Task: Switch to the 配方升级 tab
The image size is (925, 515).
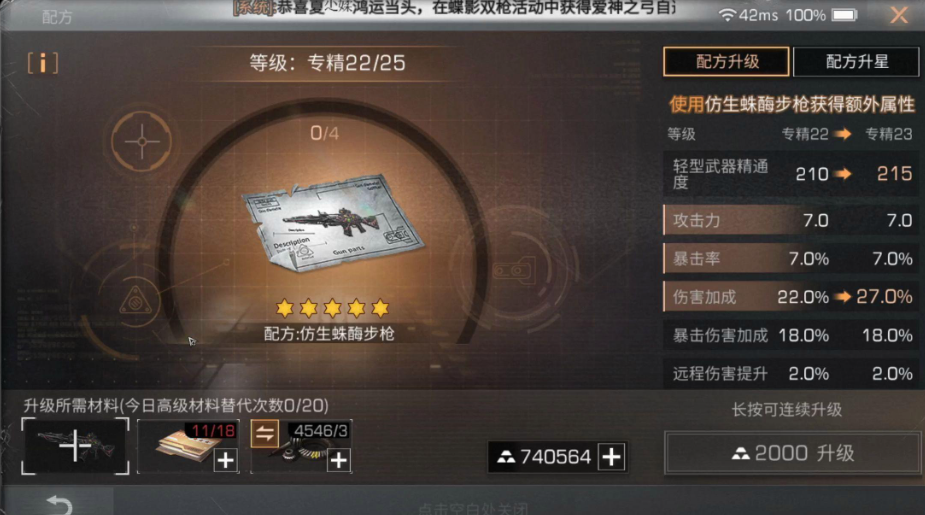Action: 726,61
